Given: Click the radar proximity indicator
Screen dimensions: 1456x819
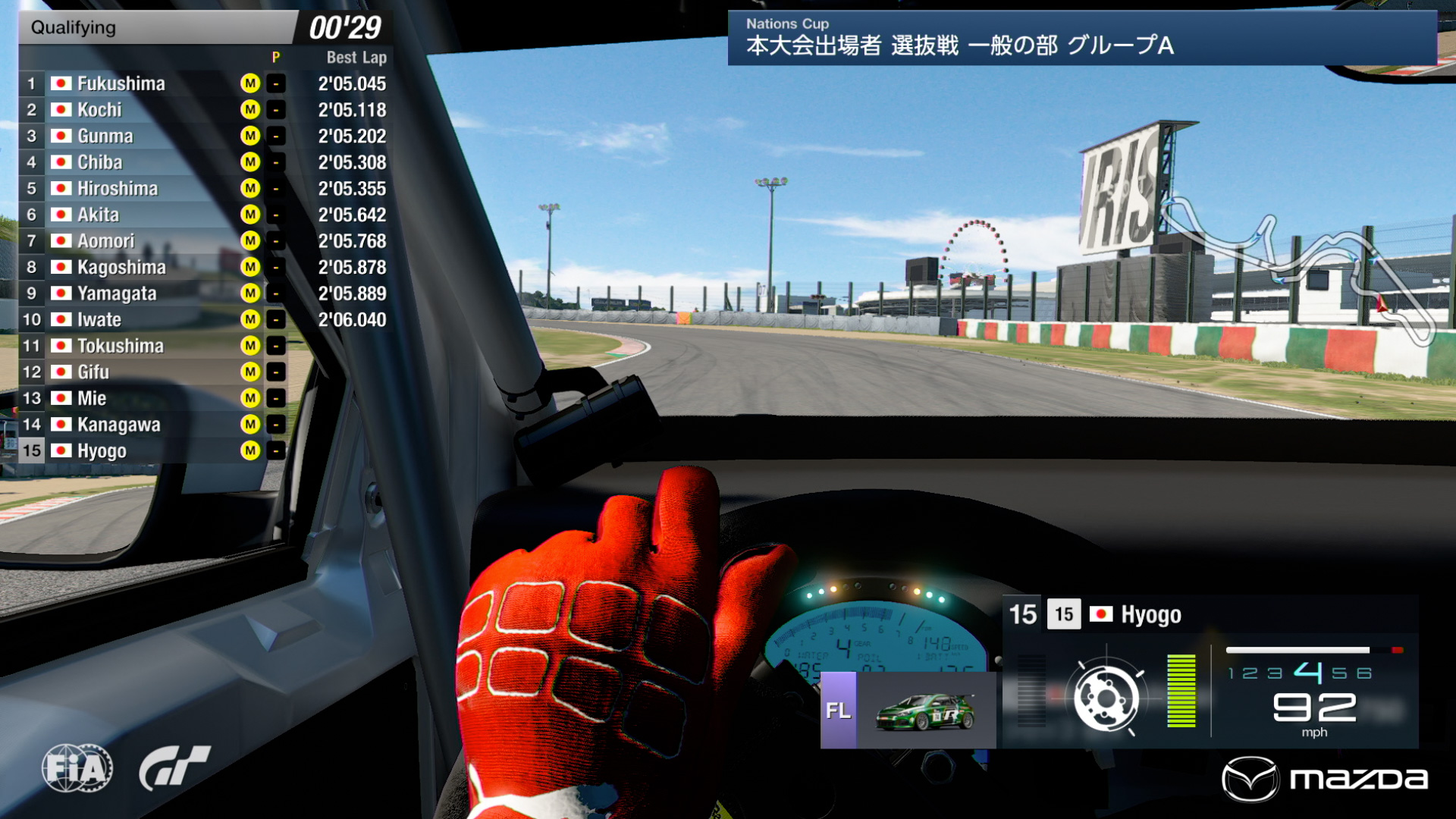Looking at the screenshot, I should [1106, 695].
